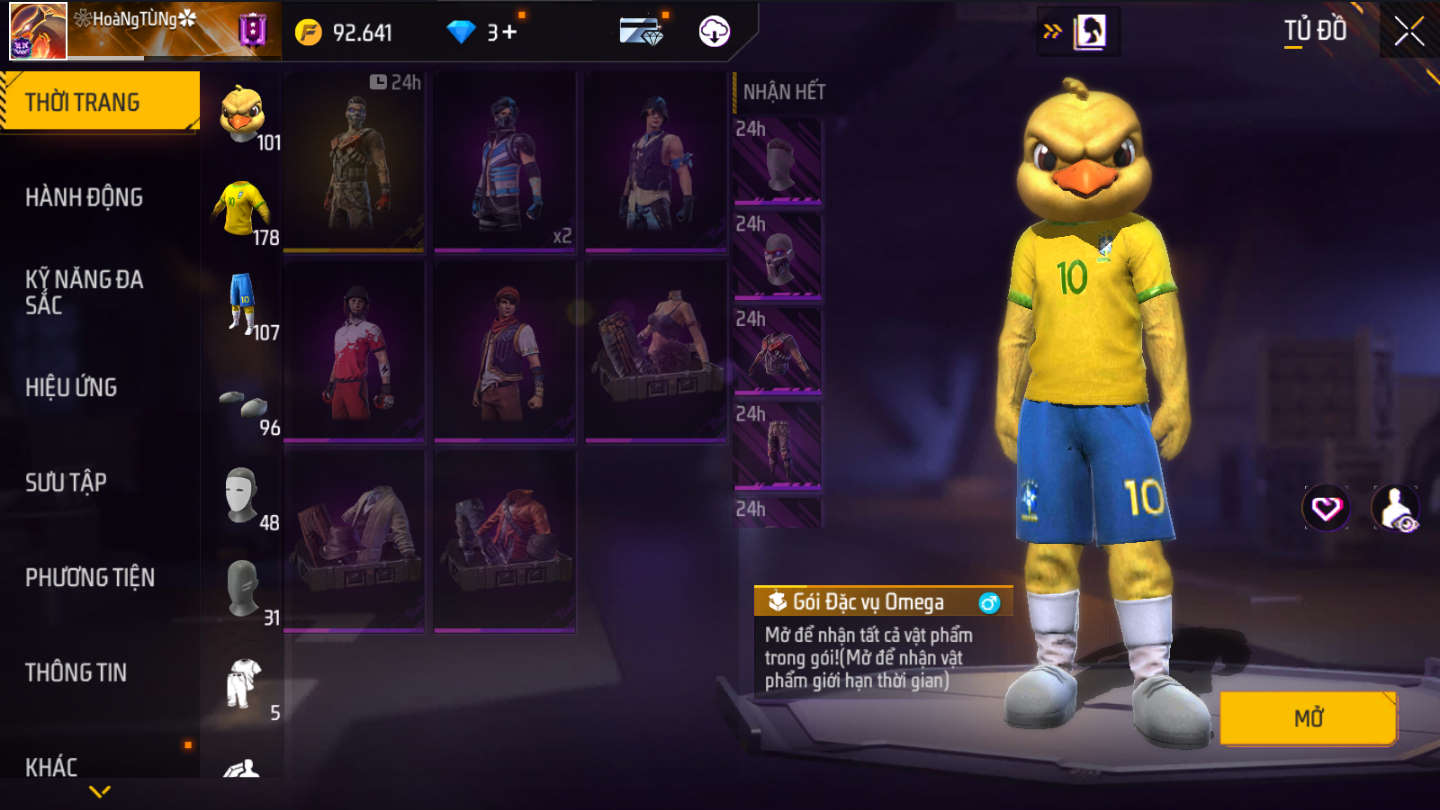Open the diamond top-up plus button
1440x810 pixels.
509,32
